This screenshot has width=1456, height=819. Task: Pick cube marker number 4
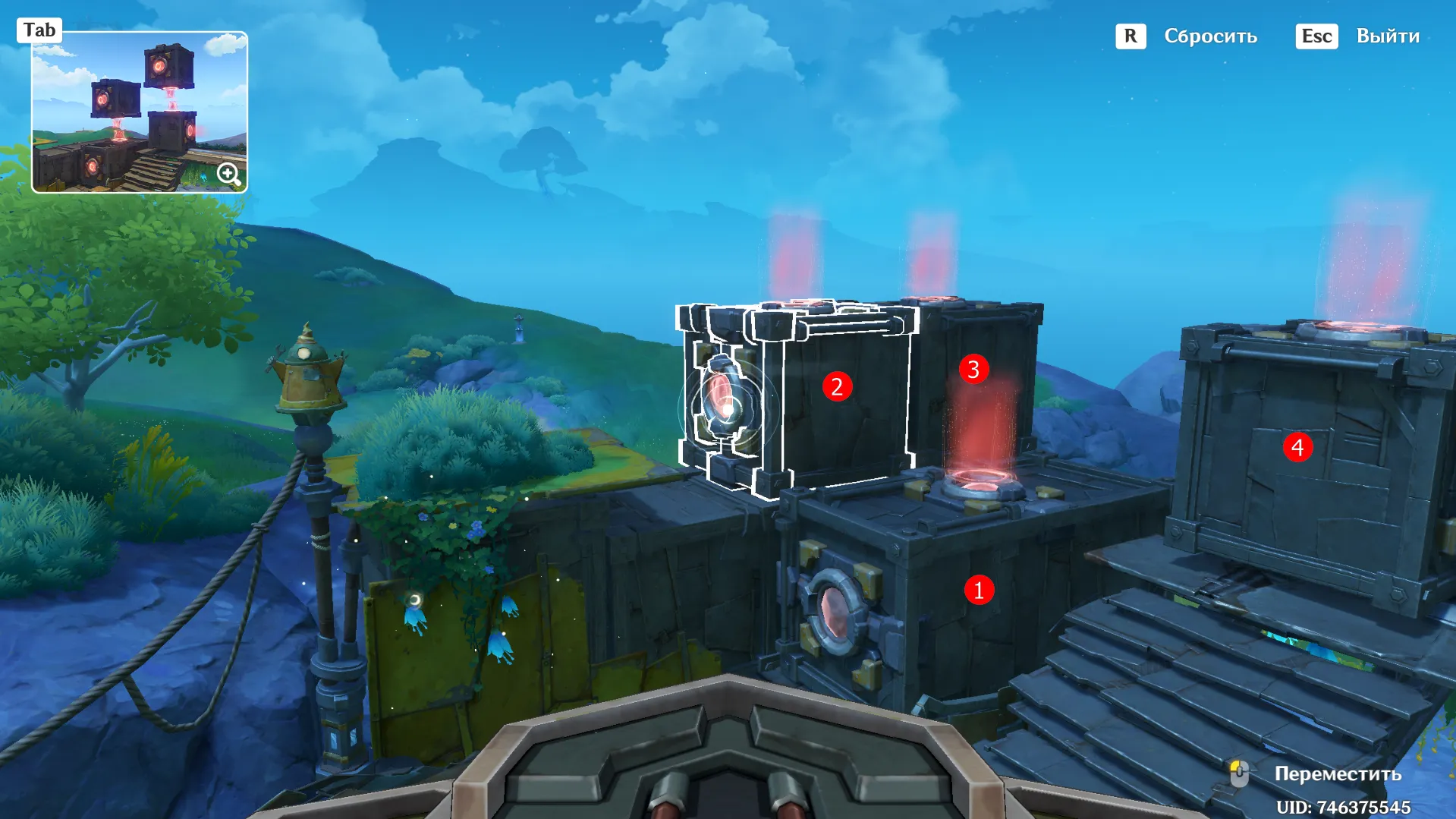click(1297, 447)
